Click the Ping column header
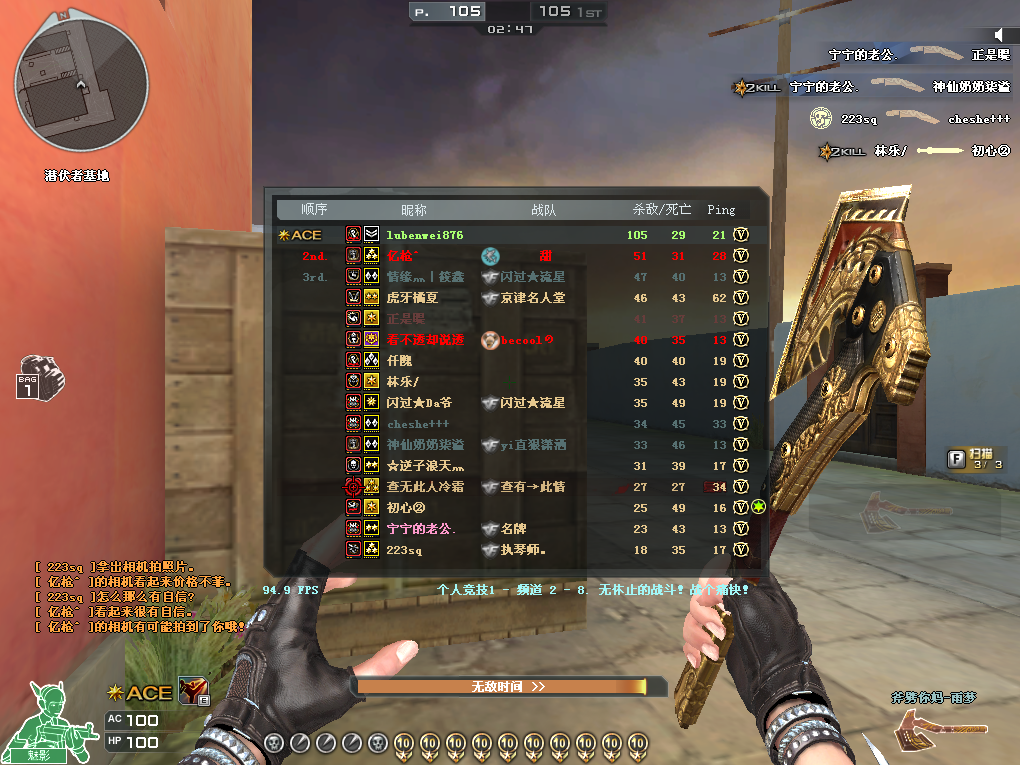1020x765 pixels. [x=720, y=210]
